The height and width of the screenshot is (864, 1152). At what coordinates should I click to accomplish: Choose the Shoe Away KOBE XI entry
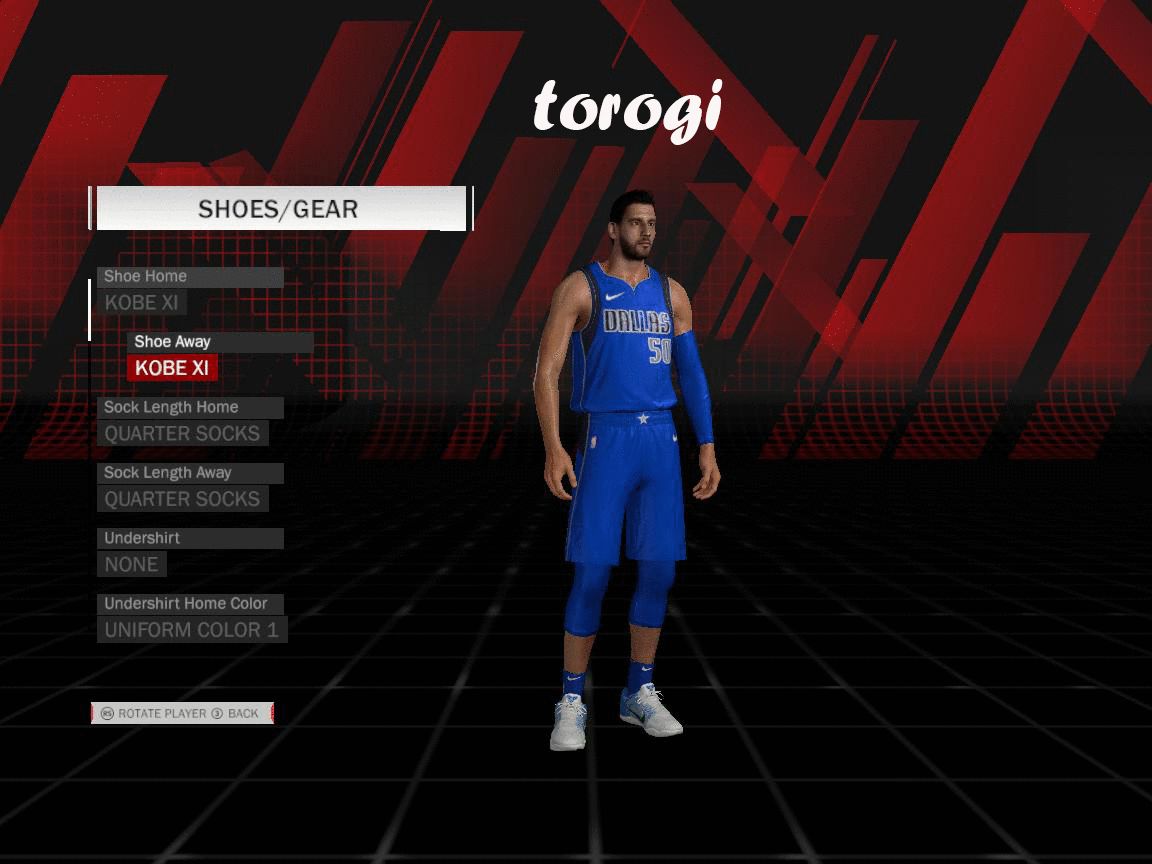(172, 368)
